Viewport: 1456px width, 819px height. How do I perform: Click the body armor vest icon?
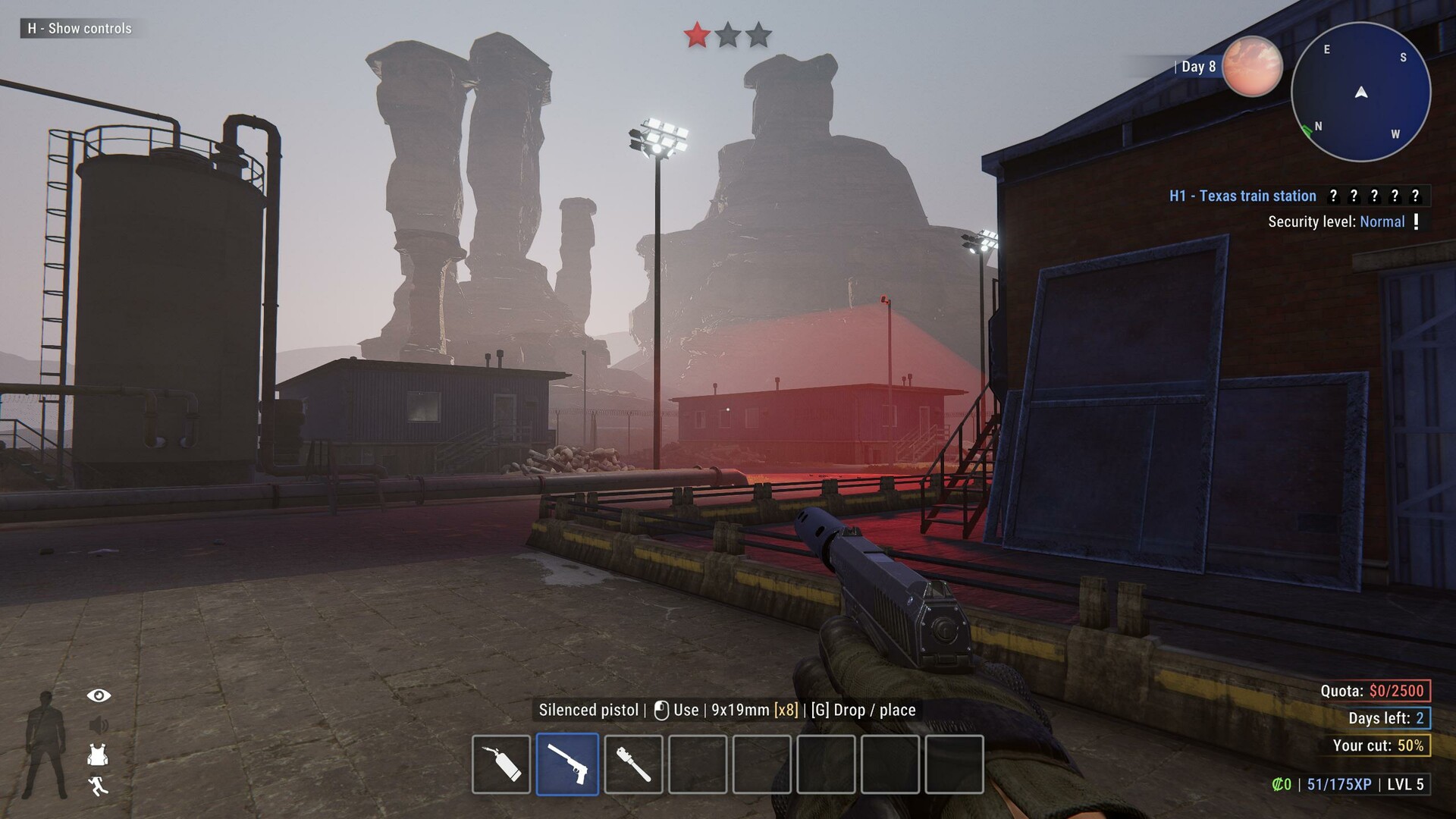click(x=98, y=755)
